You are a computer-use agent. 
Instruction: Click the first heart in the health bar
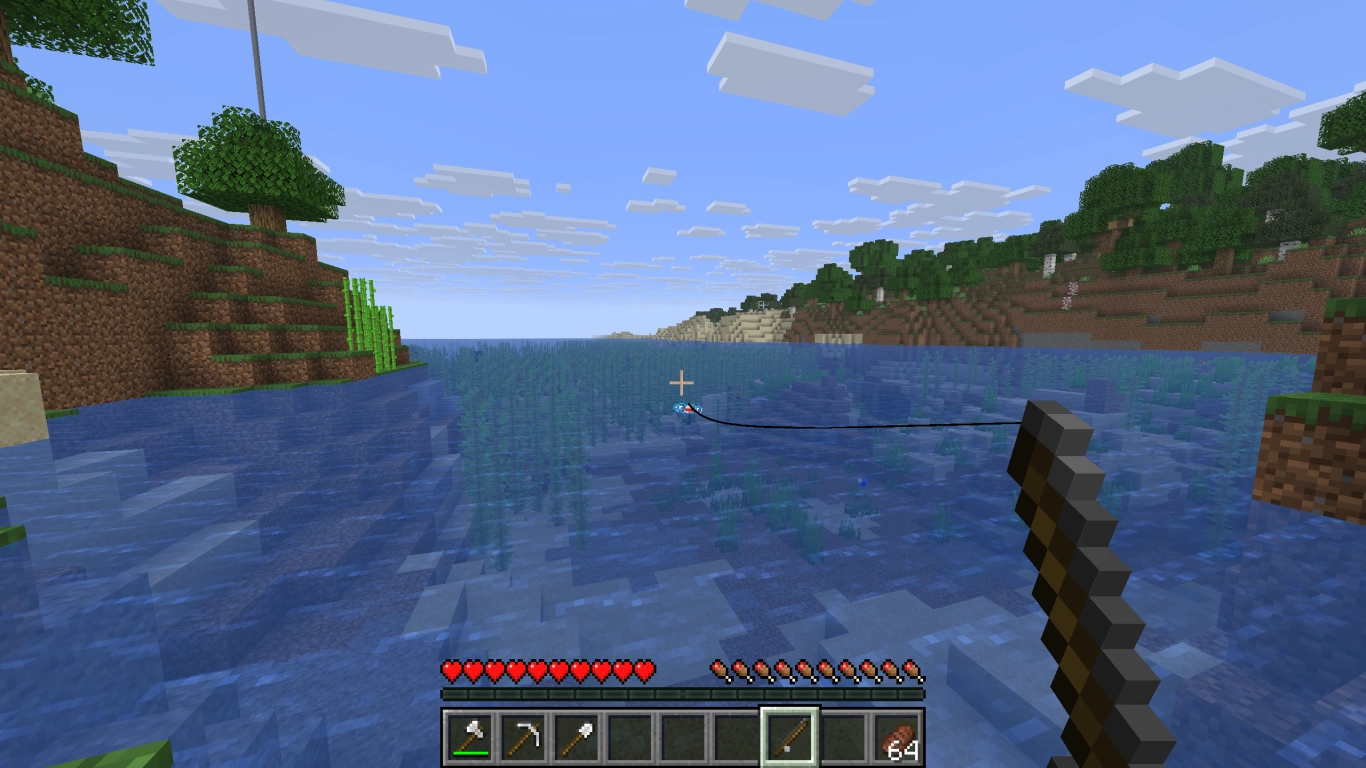[451, 670]
